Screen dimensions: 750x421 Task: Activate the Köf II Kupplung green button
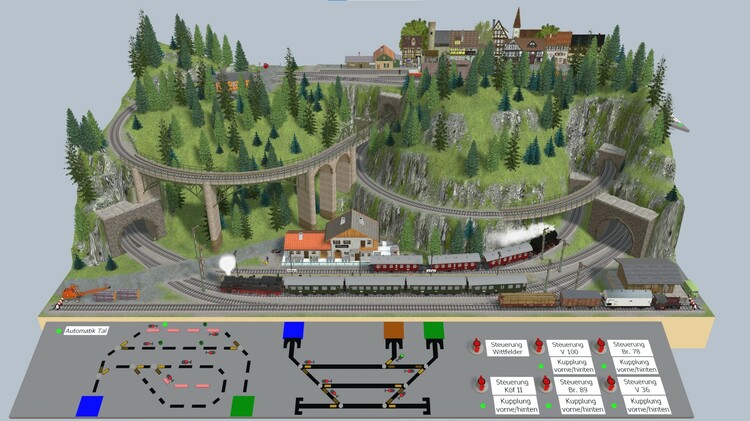click(x=483, y=404)
